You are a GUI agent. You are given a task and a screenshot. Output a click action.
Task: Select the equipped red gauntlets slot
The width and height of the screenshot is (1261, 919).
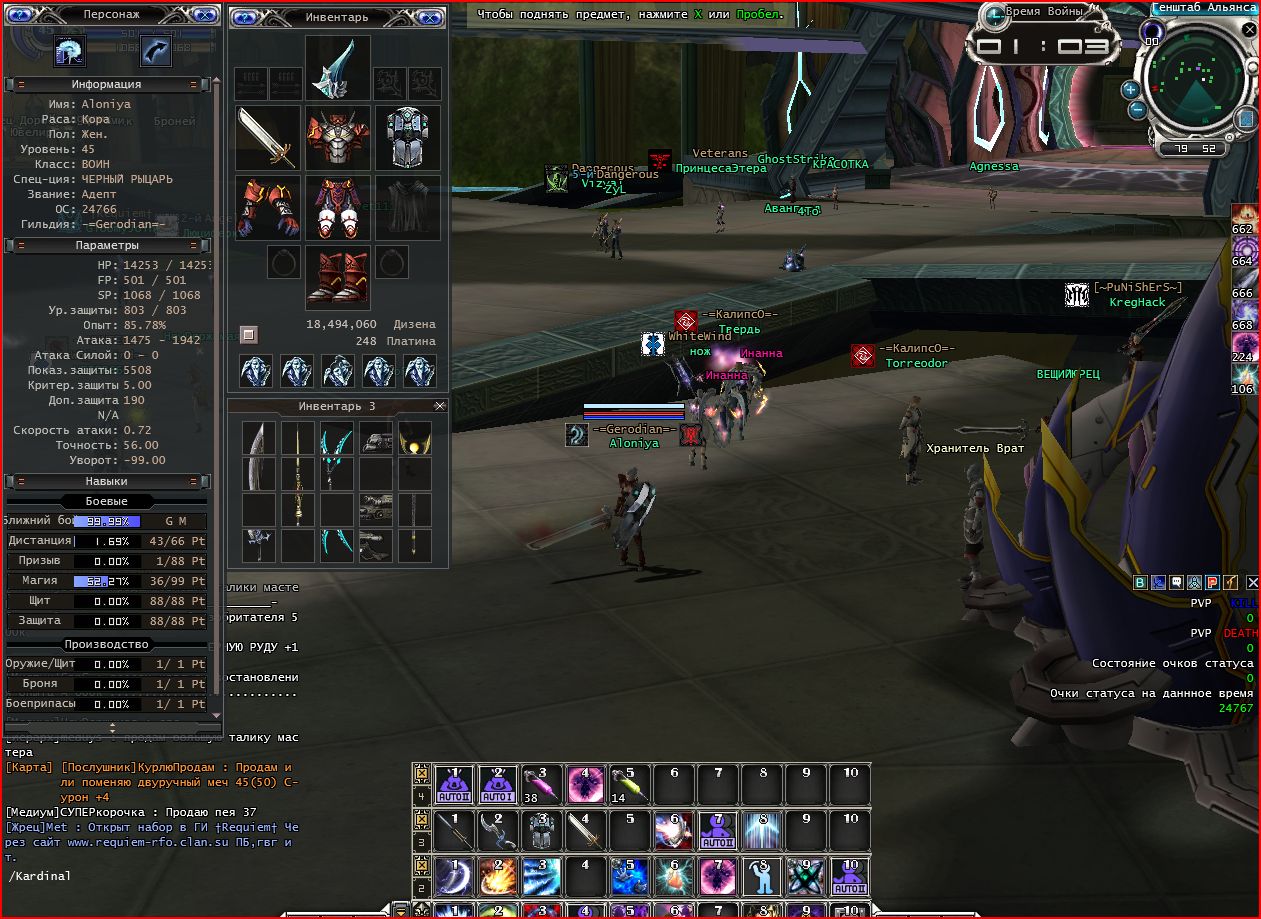pyautogui.click(x=268, y=207)
